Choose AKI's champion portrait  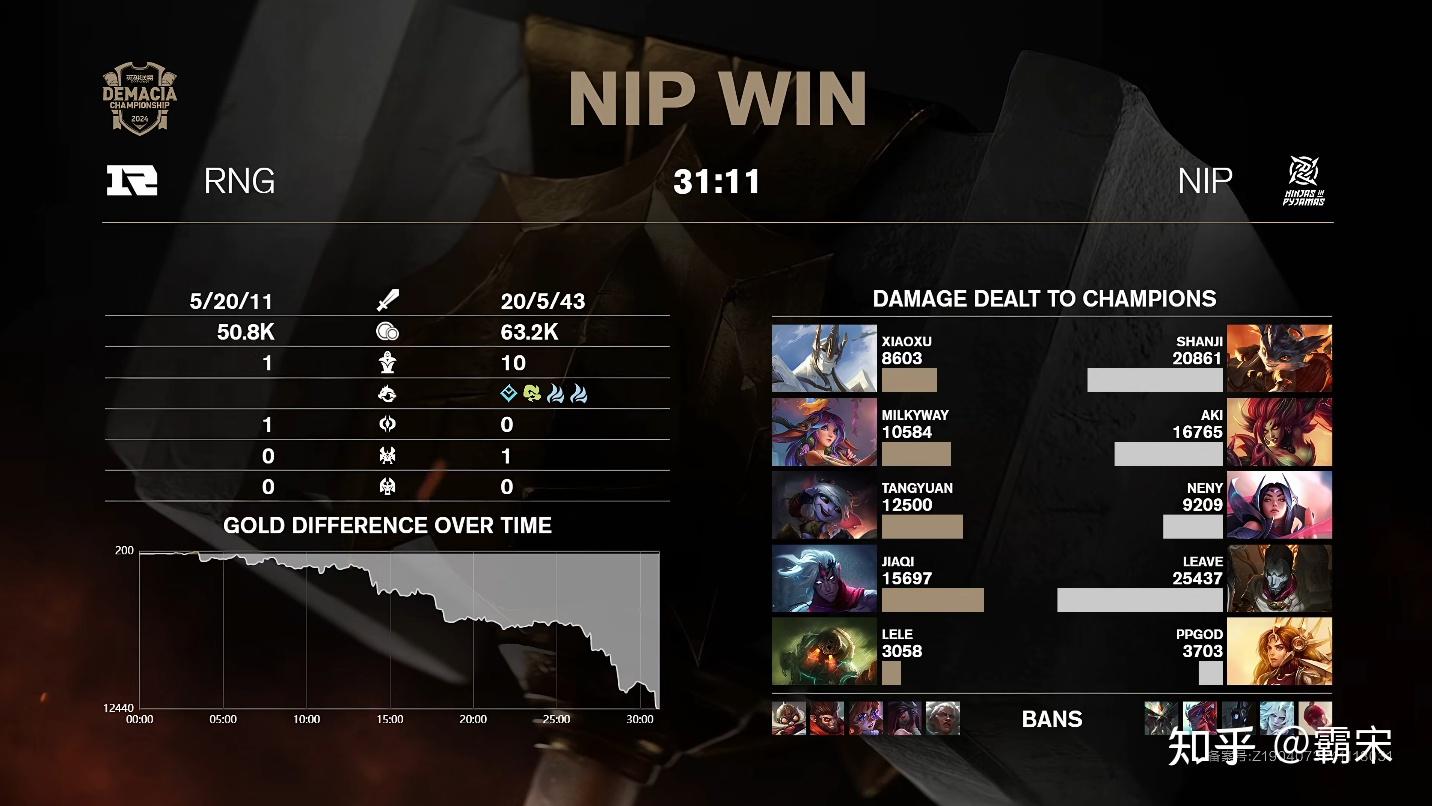(x=1279, y=432)
